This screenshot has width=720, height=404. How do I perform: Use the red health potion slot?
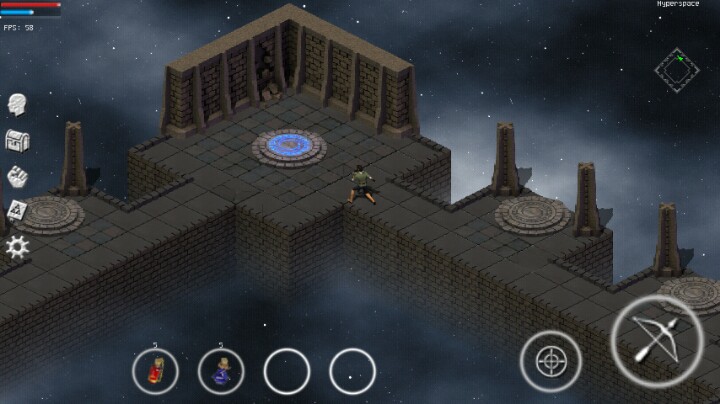click(155, 371)
